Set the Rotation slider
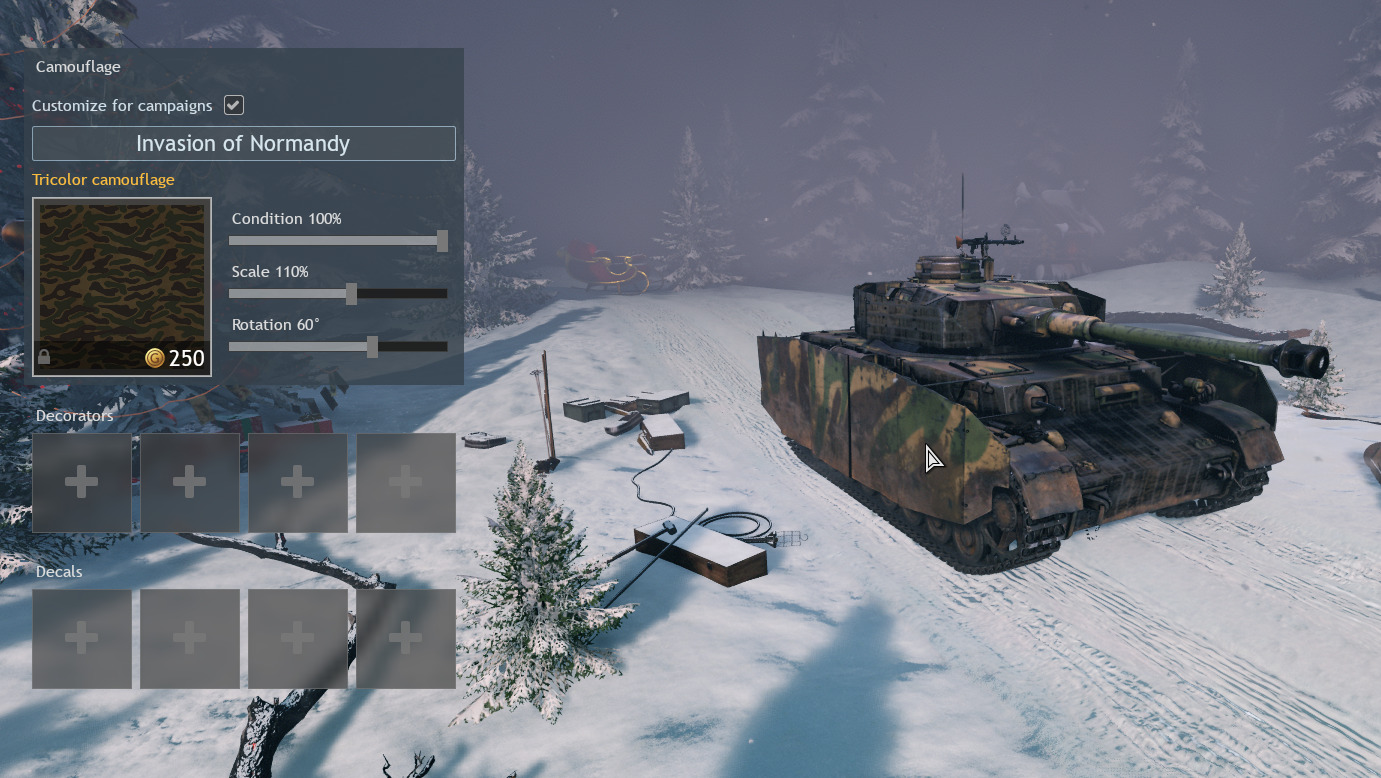 [372, 347]
